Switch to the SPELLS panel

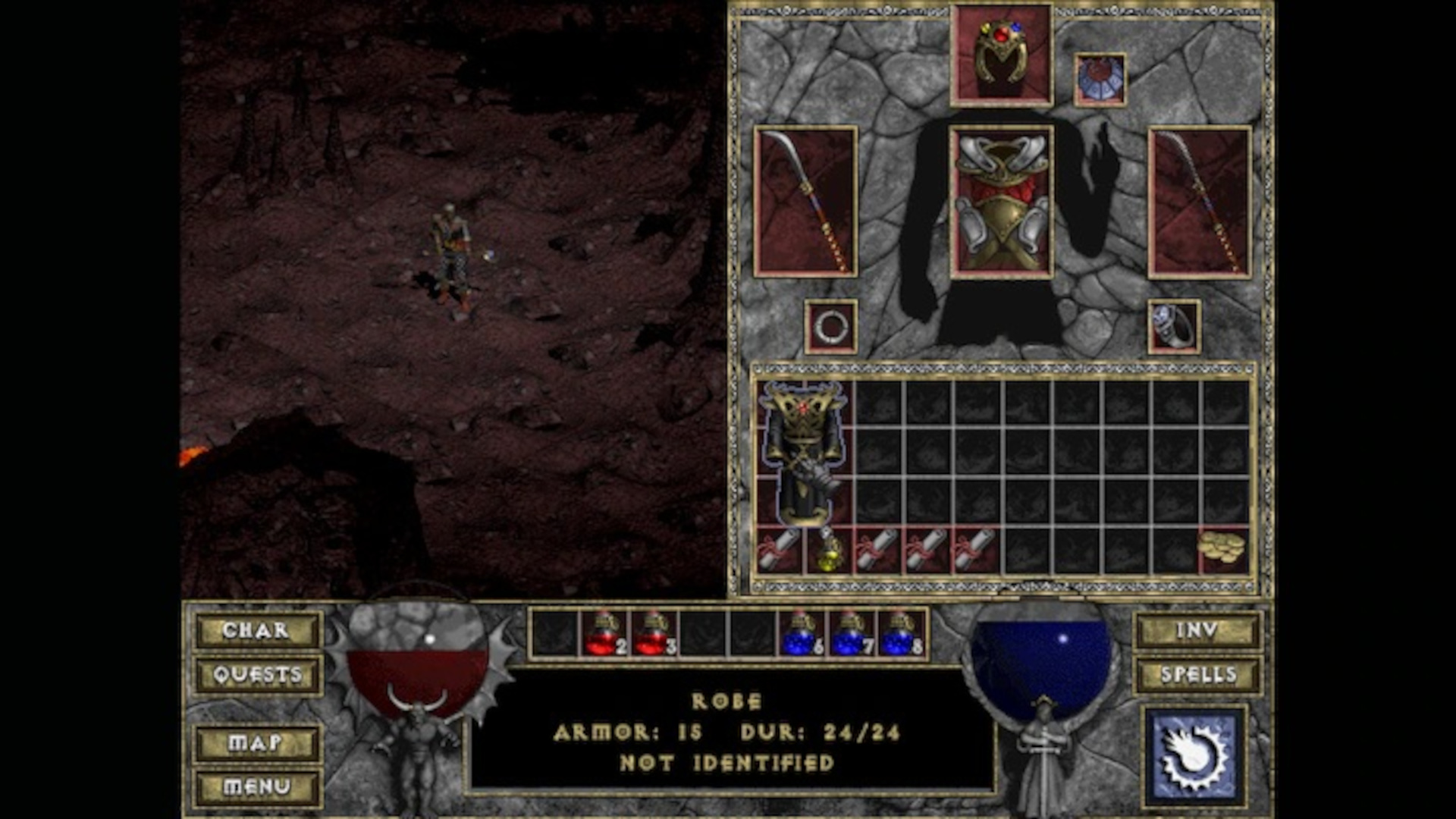pyautogui.click(x=1197, y=673)
